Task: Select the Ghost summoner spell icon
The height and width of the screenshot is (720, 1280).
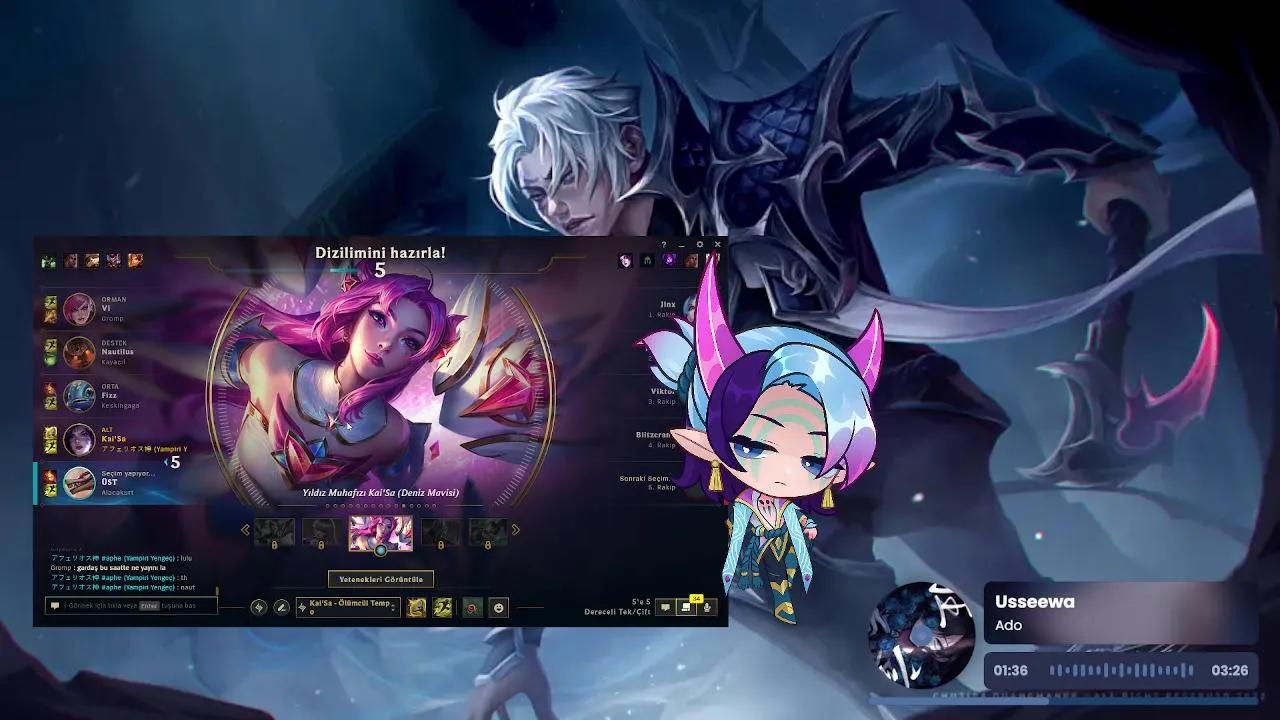Action: tap(440, 607)
